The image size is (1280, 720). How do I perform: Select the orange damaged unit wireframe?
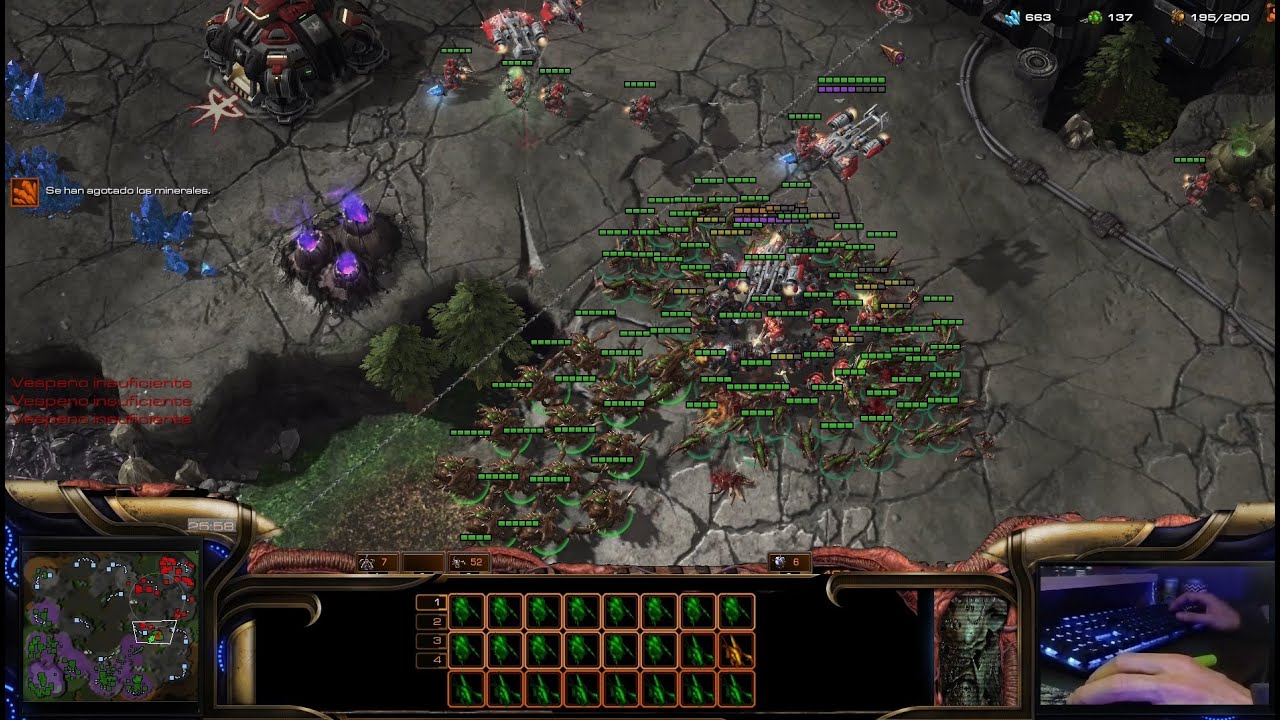pyautogui.click(x=735, y=650)
